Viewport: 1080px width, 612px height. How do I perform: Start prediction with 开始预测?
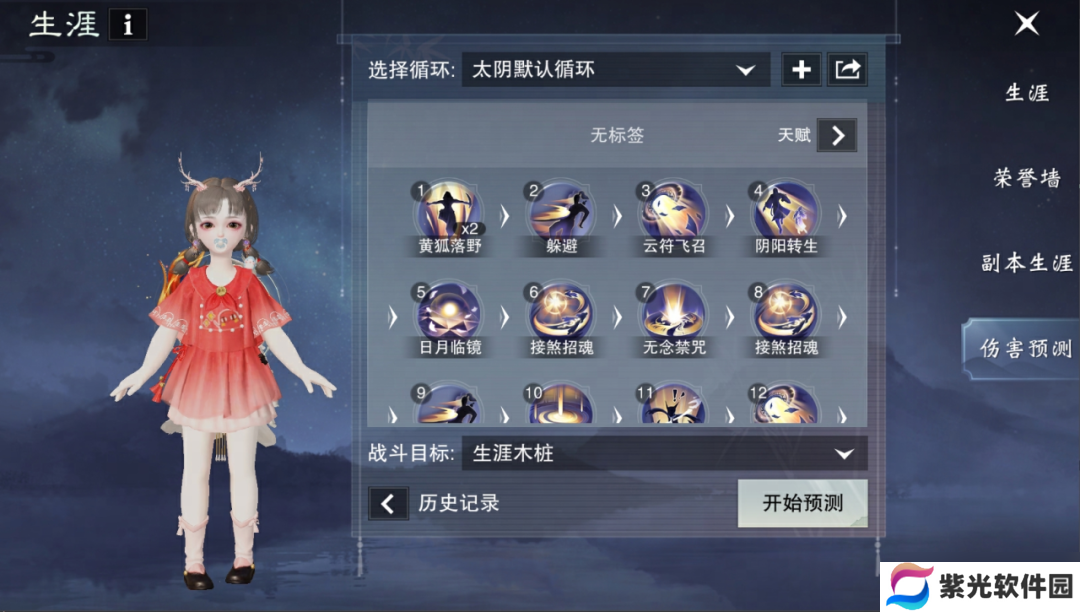pos(802,503)
